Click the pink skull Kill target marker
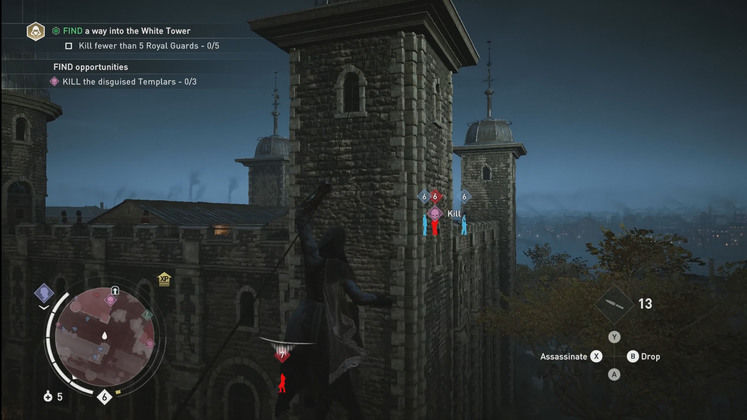This screenshot has width=747, height=420. pos(435,213)
